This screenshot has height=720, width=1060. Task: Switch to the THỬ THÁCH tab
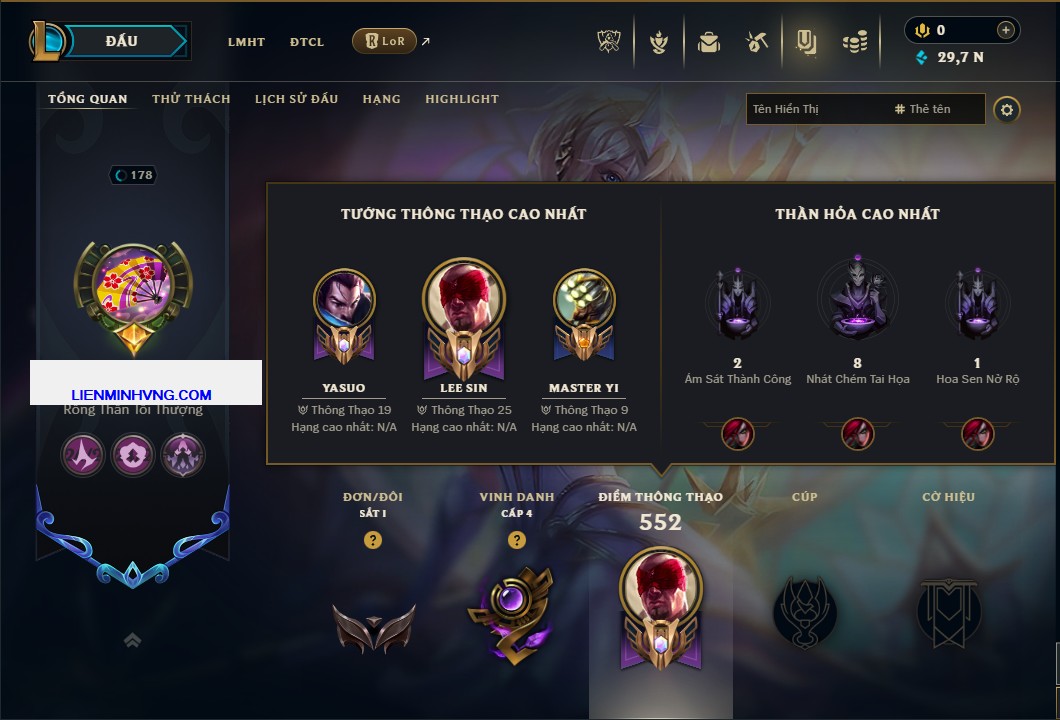point(191,99)
